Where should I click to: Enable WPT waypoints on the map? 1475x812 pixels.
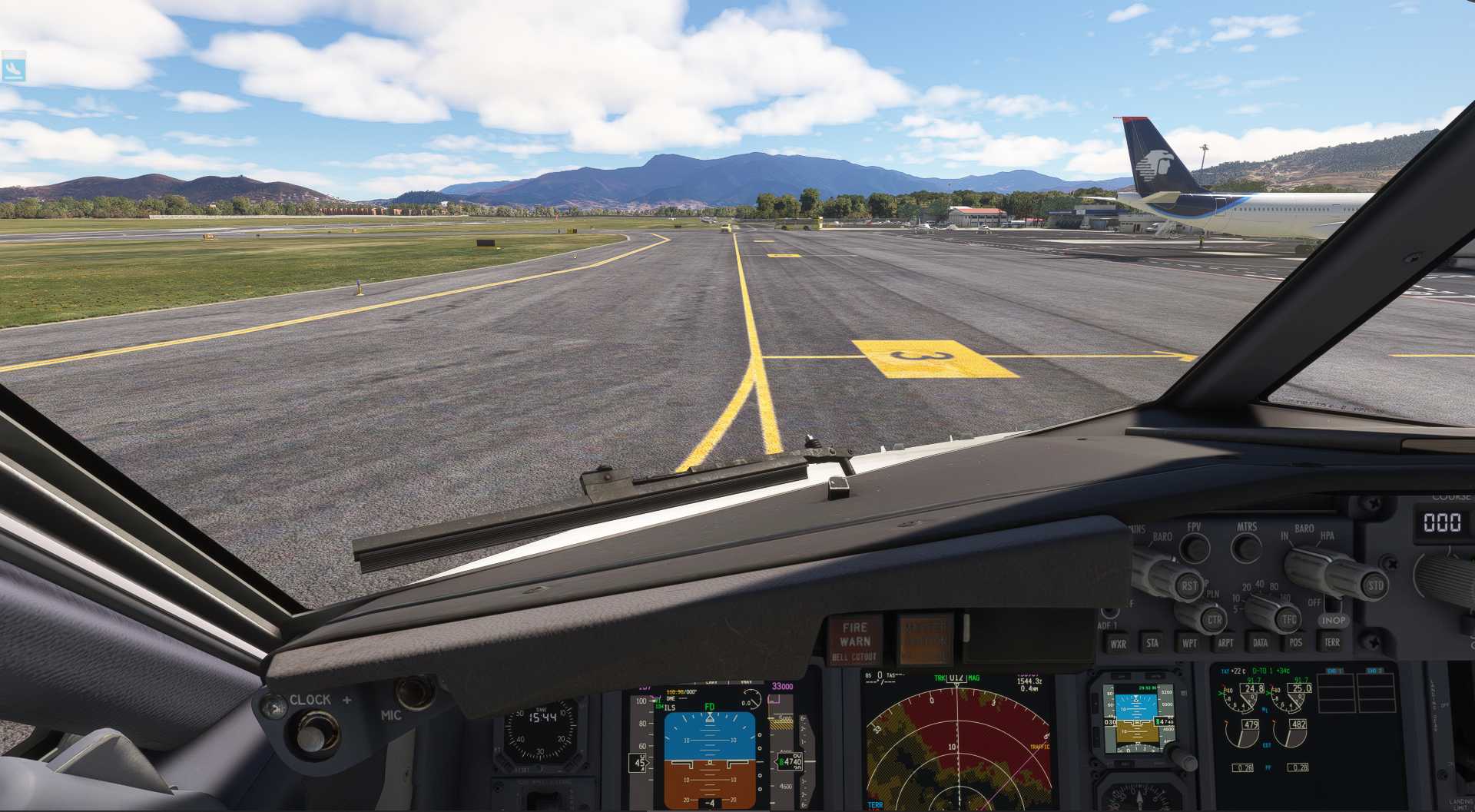coord(1189,643)
